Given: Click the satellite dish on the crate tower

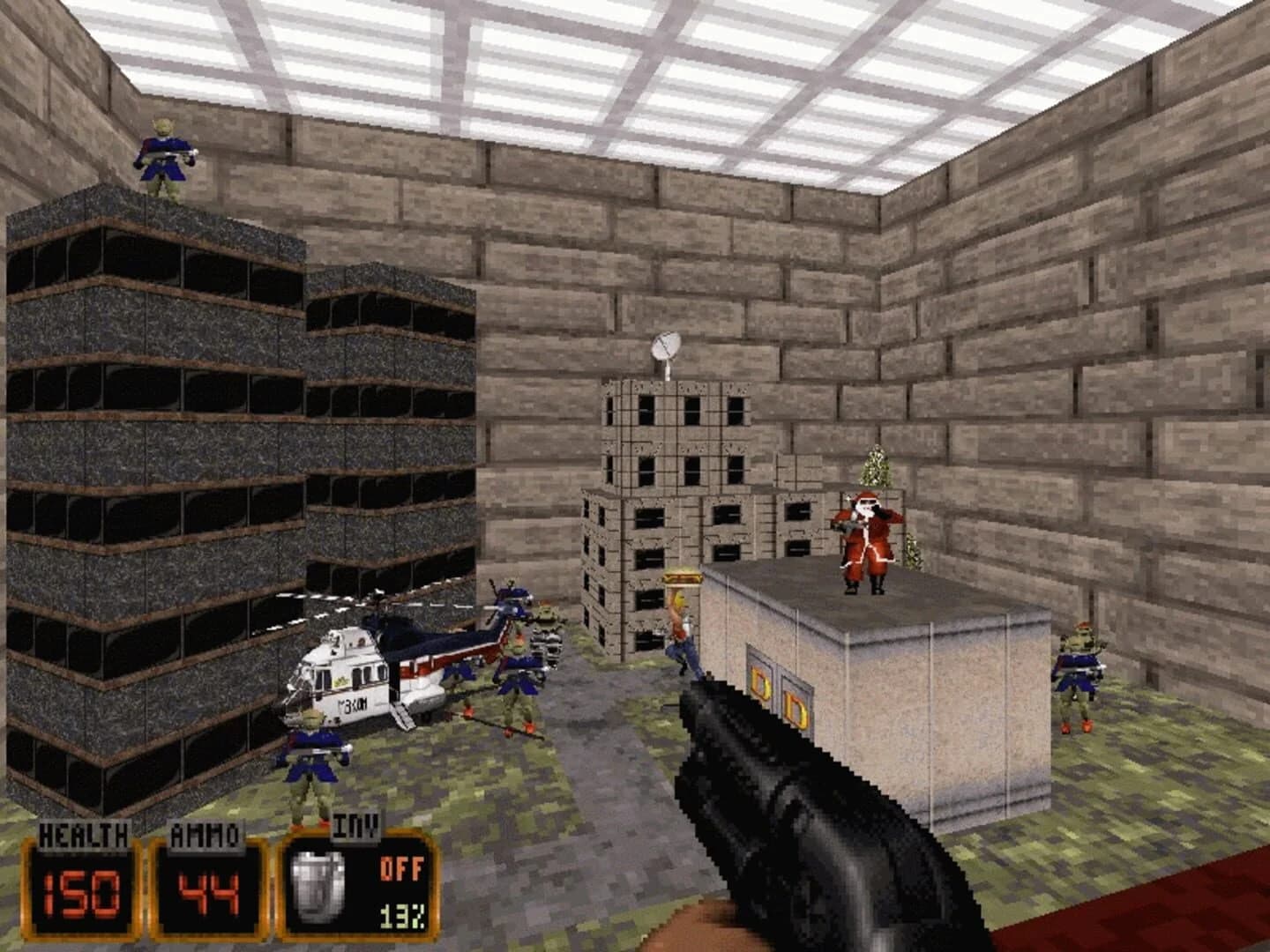Looking at the screenshot, I should 666,346.
